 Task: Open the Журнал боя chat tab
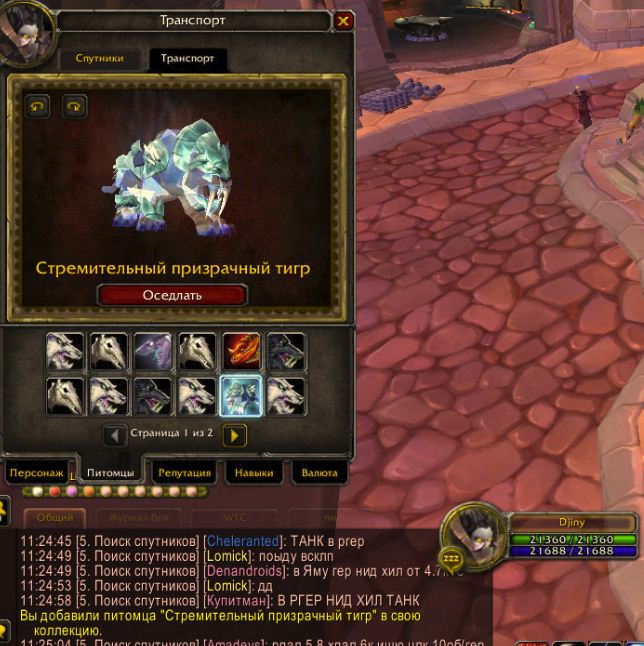[x=137, y=518]
